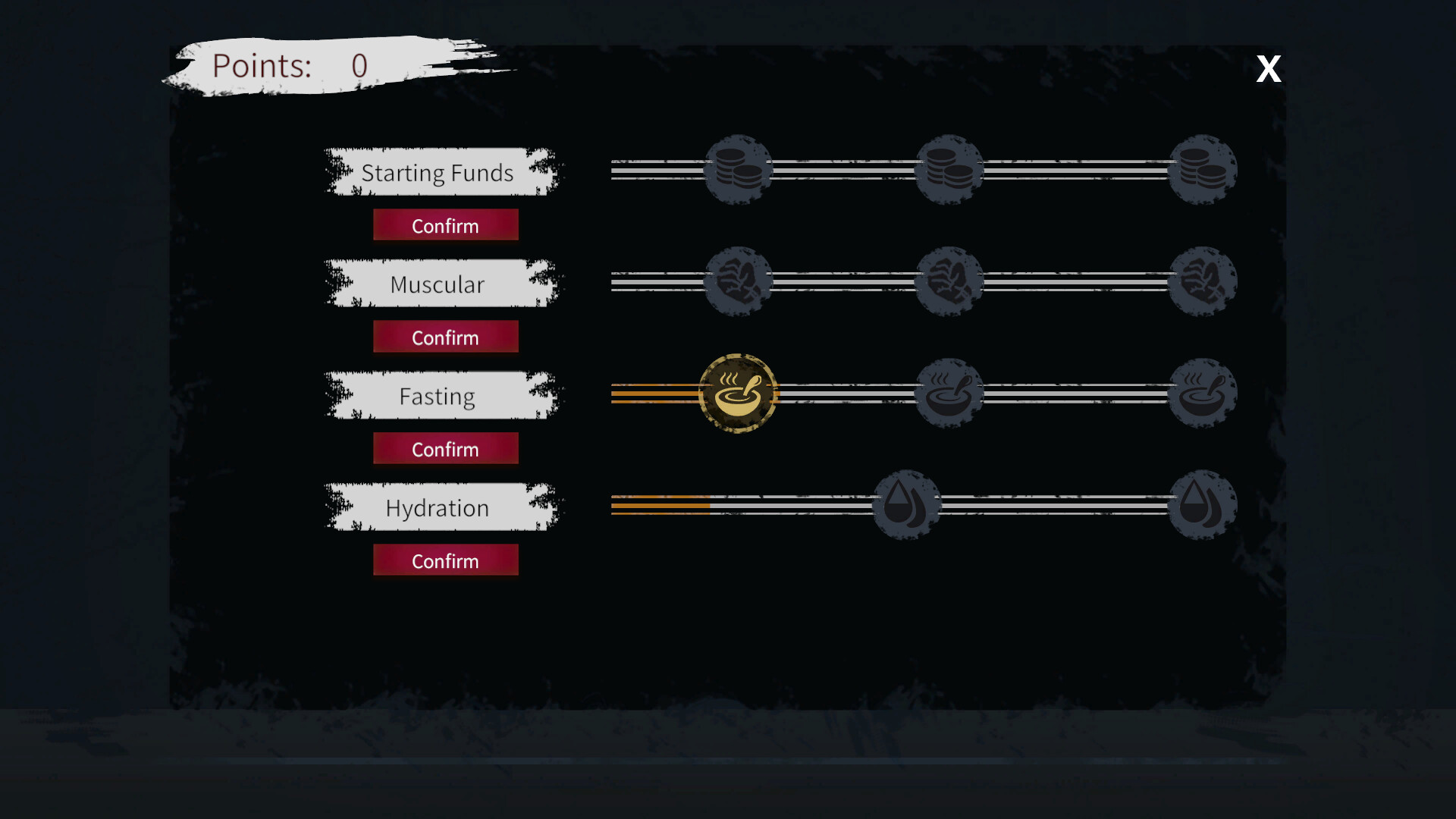Toggle the second Starting Funds coin tier
Viewport: 1456px width, 819px height.
tap(950, 168)
